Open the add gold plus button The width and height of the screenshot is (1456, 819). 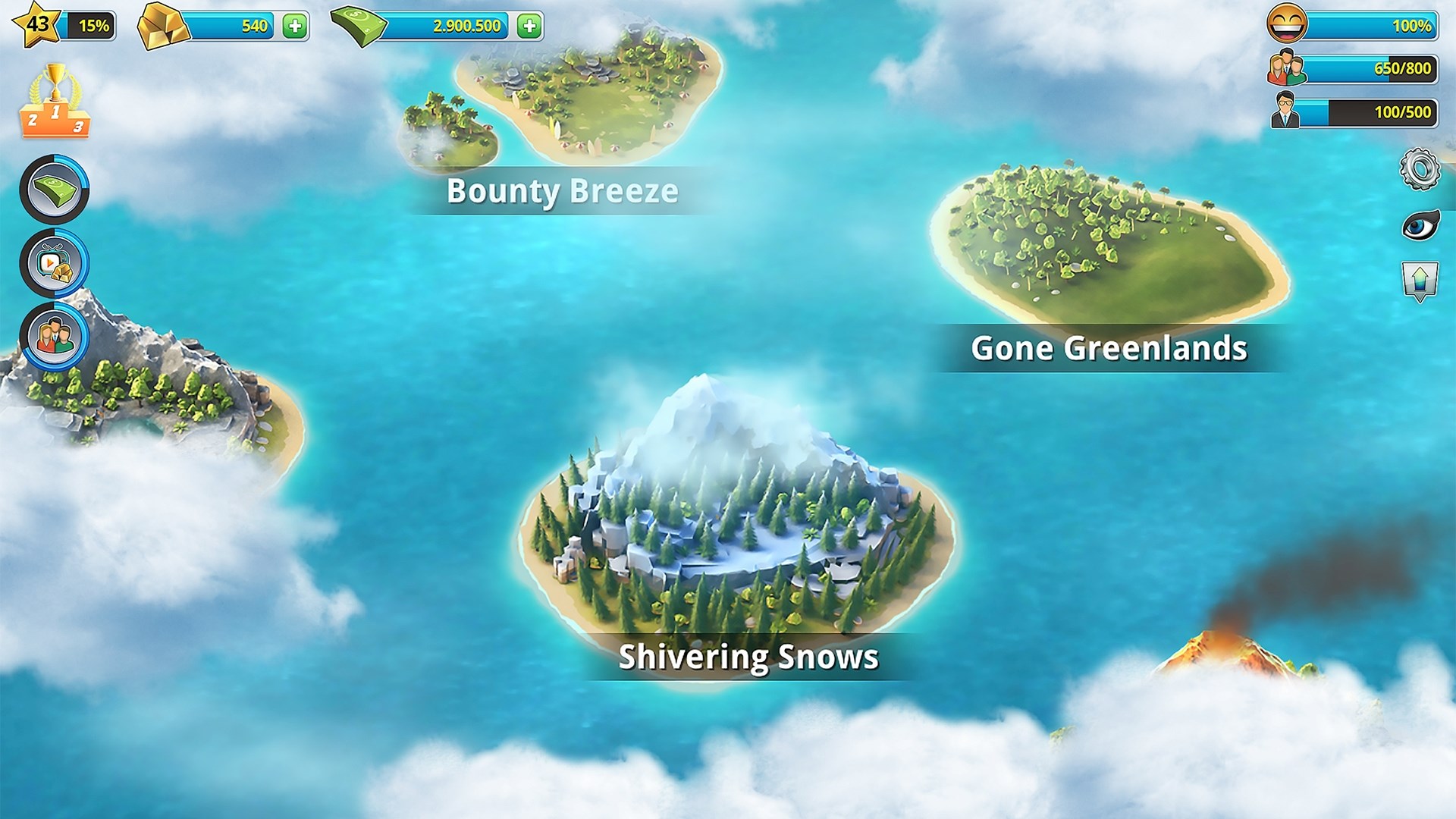[x=297, y=24]
